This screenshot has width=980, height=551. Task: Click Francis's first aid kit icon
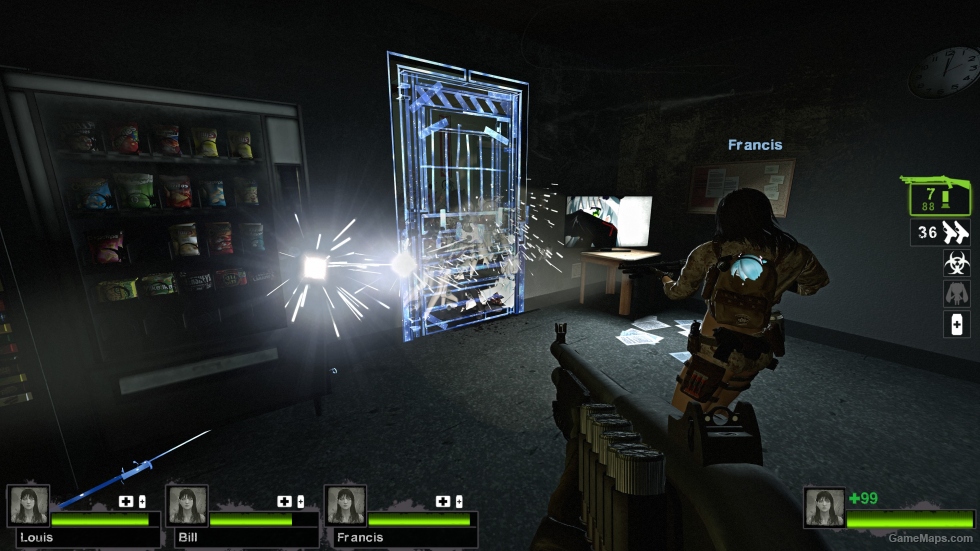(443, 501)
